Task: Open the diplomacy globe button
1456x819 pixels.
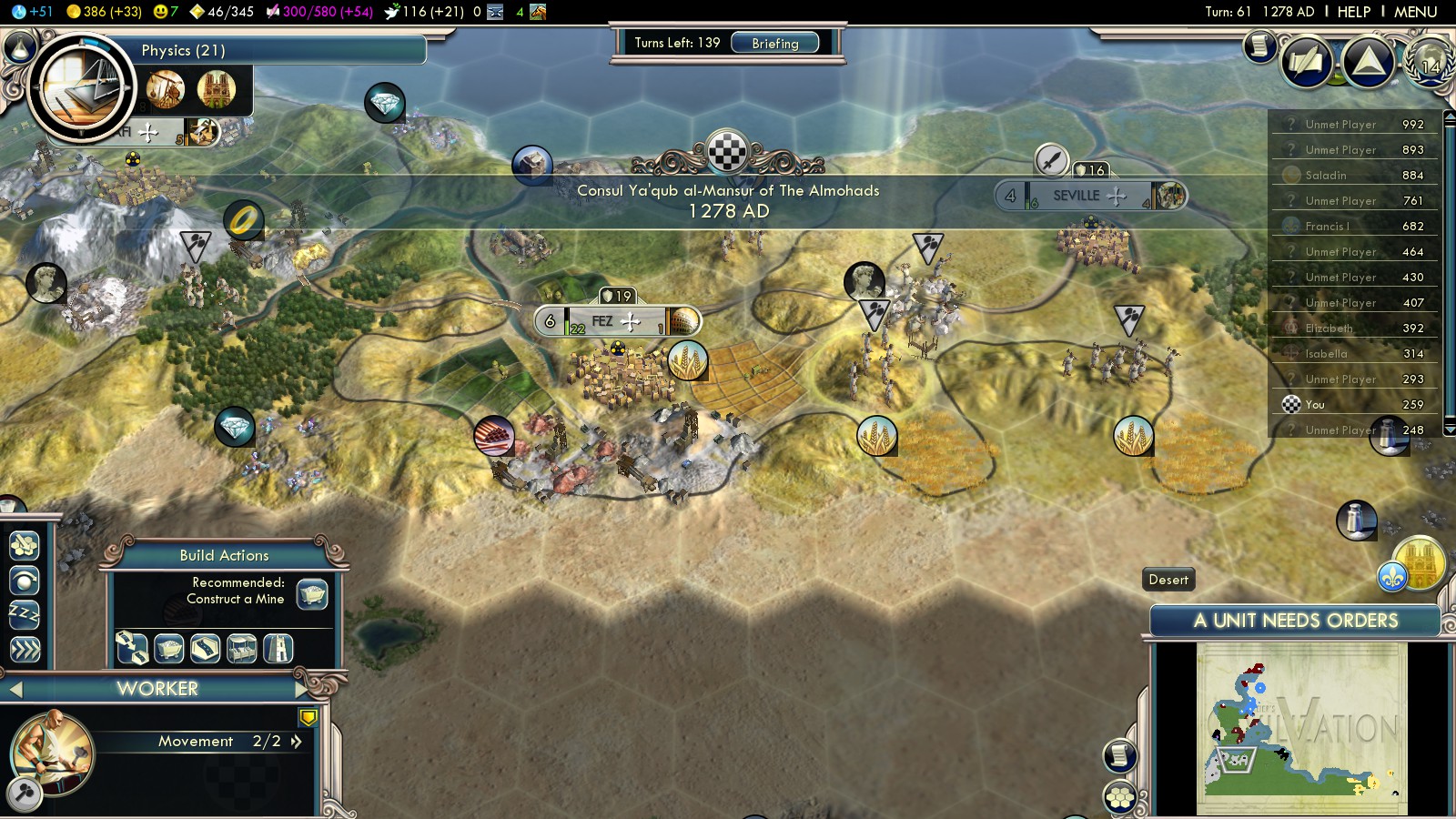Action: click(x=1429, y=62)
